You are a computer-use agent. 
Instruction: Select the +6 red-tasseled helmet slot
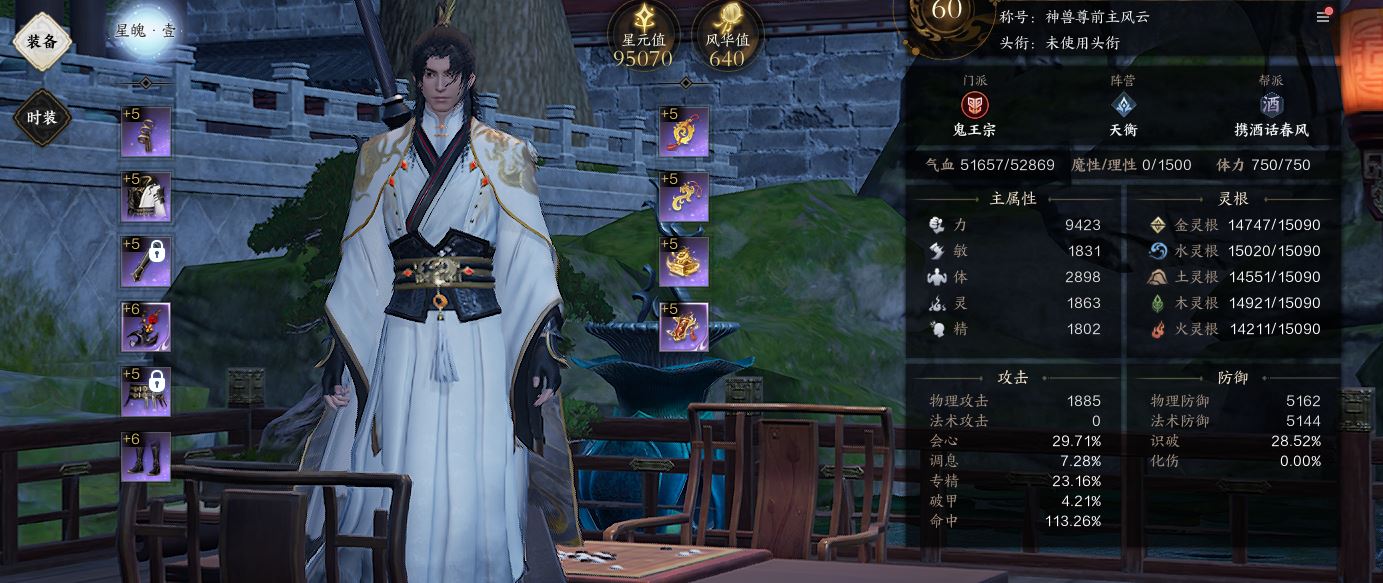[x=146, y=327]
